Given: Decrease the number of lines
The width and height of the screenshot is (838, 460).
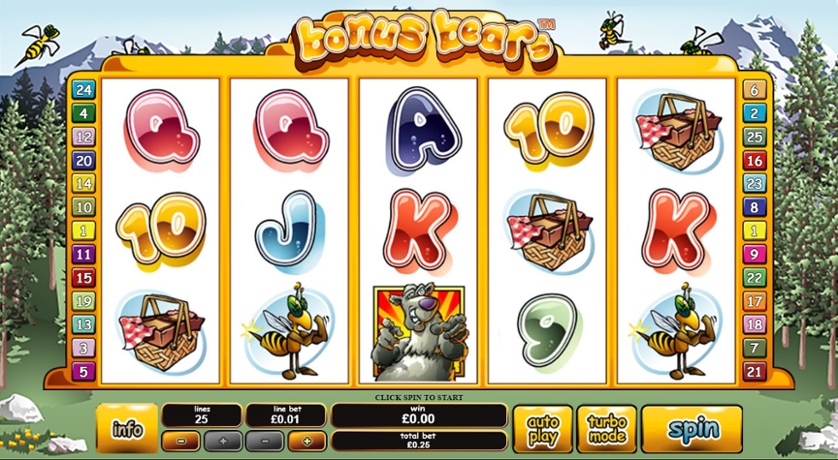Looking at the screenshot, I should coord(179,440).
